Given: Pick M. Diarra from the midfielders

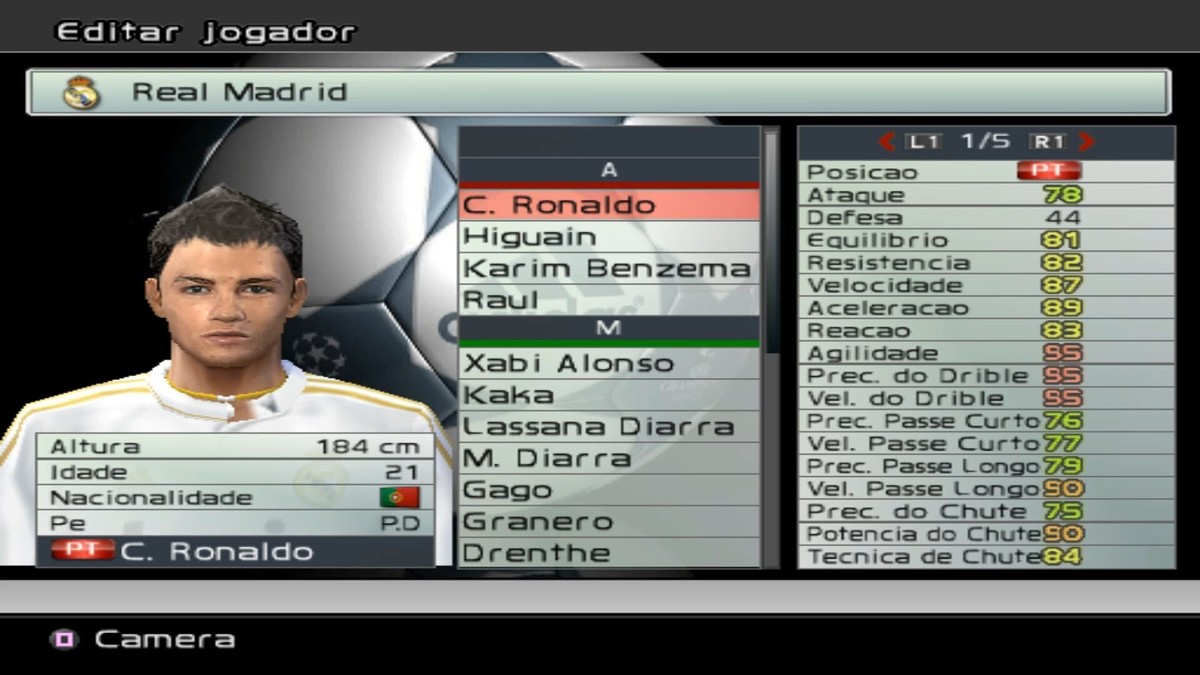Looking at the screenshot, I should point(608,459).
